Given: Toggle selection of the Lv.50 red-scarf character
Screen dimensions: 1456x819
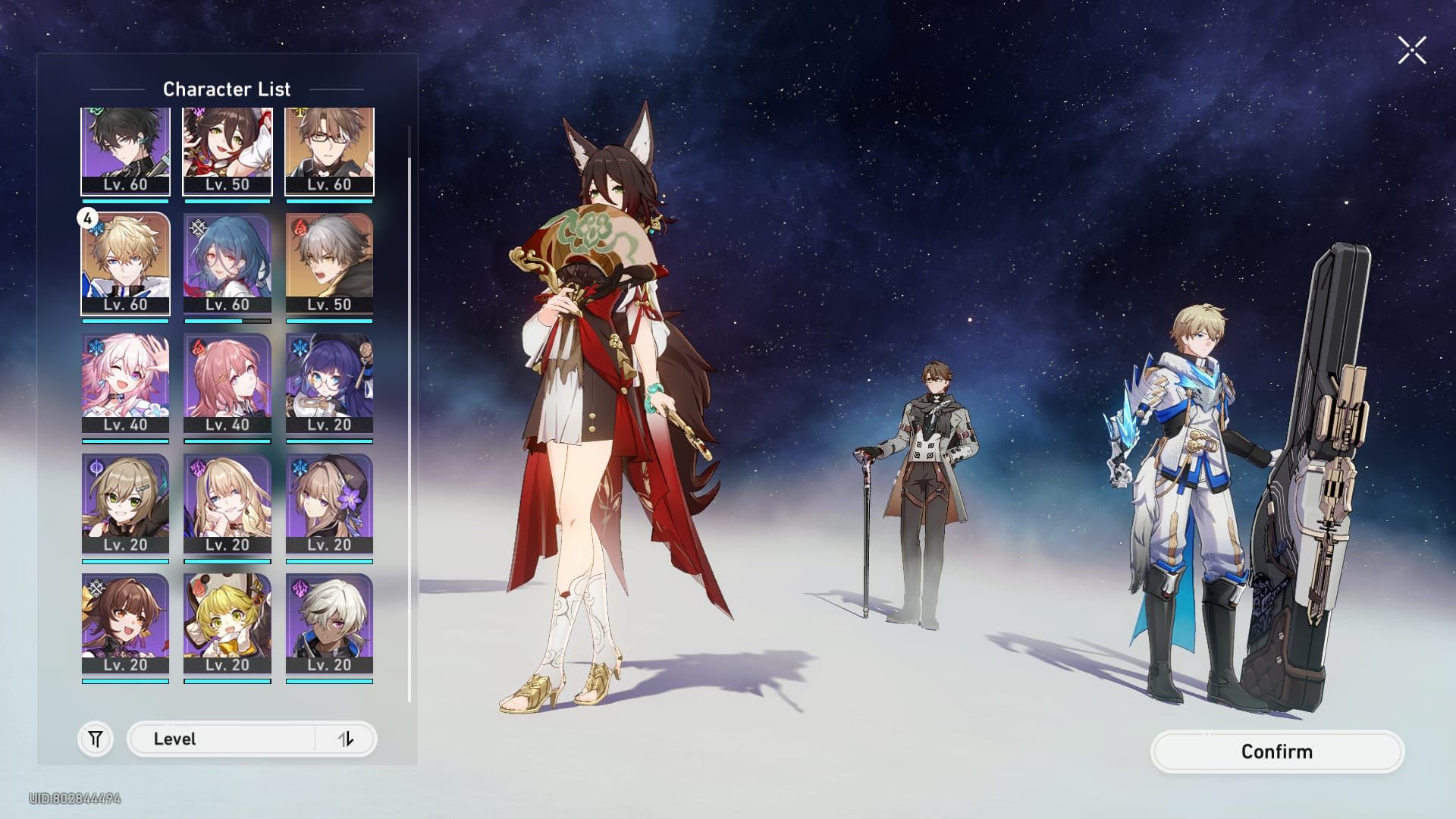Looking at the screenshot, I should (227, 148).
